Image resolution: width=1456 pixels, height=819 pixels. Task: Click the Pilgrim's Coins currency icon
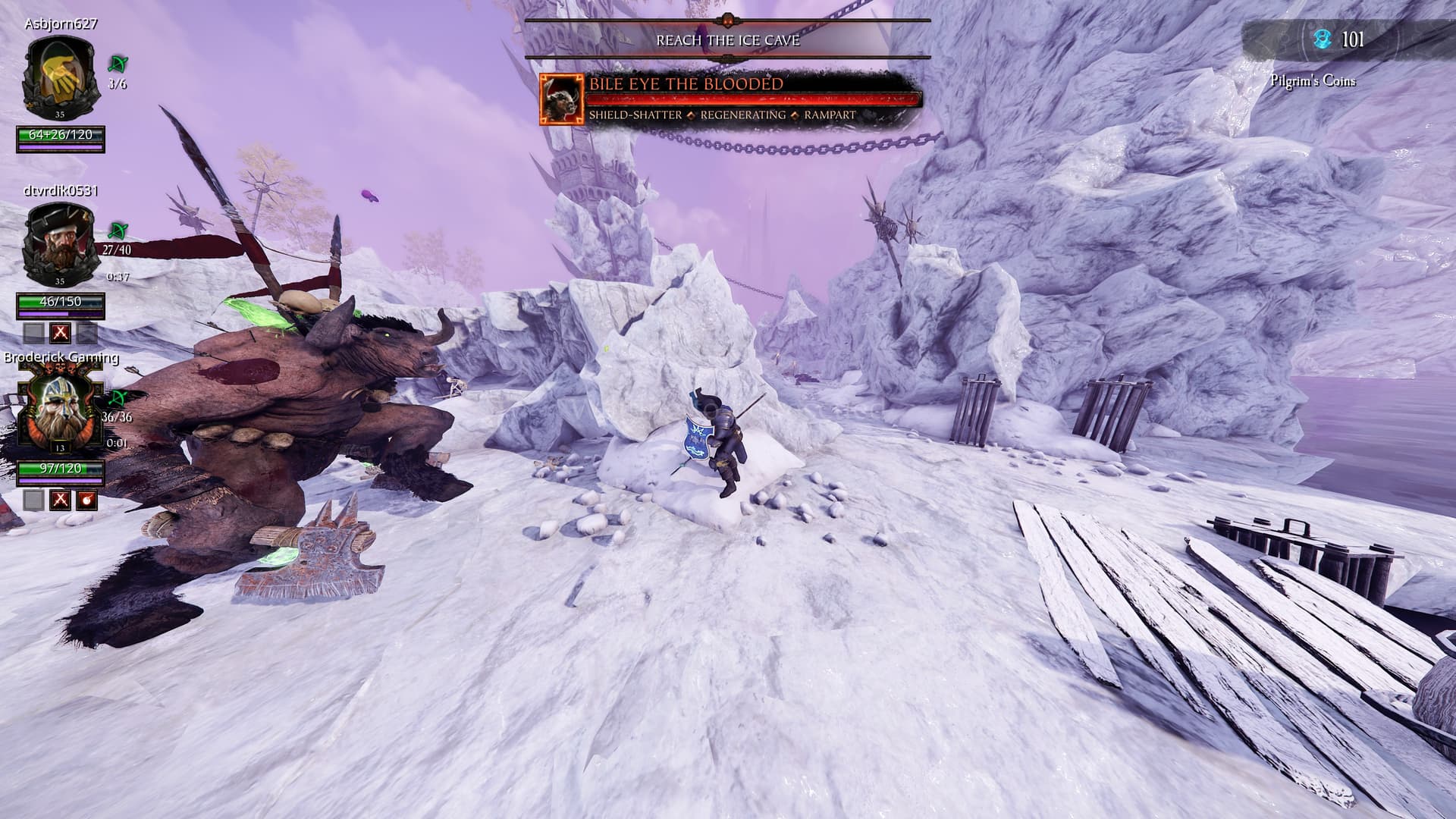[x=1322, y=39]
